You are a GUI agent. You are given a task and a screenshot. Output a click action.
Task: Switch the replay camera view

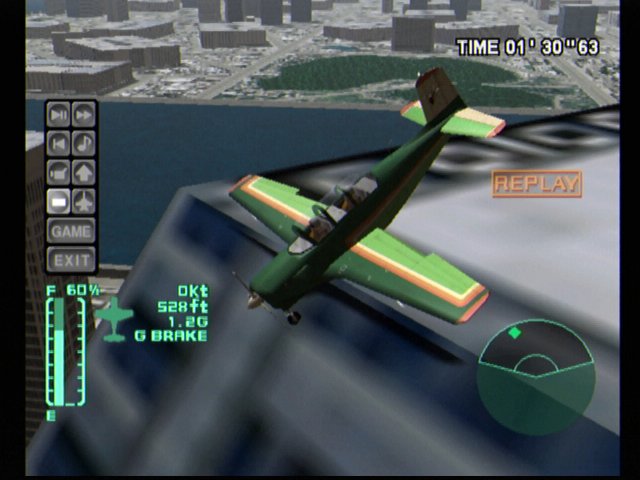tap(59, 171)
